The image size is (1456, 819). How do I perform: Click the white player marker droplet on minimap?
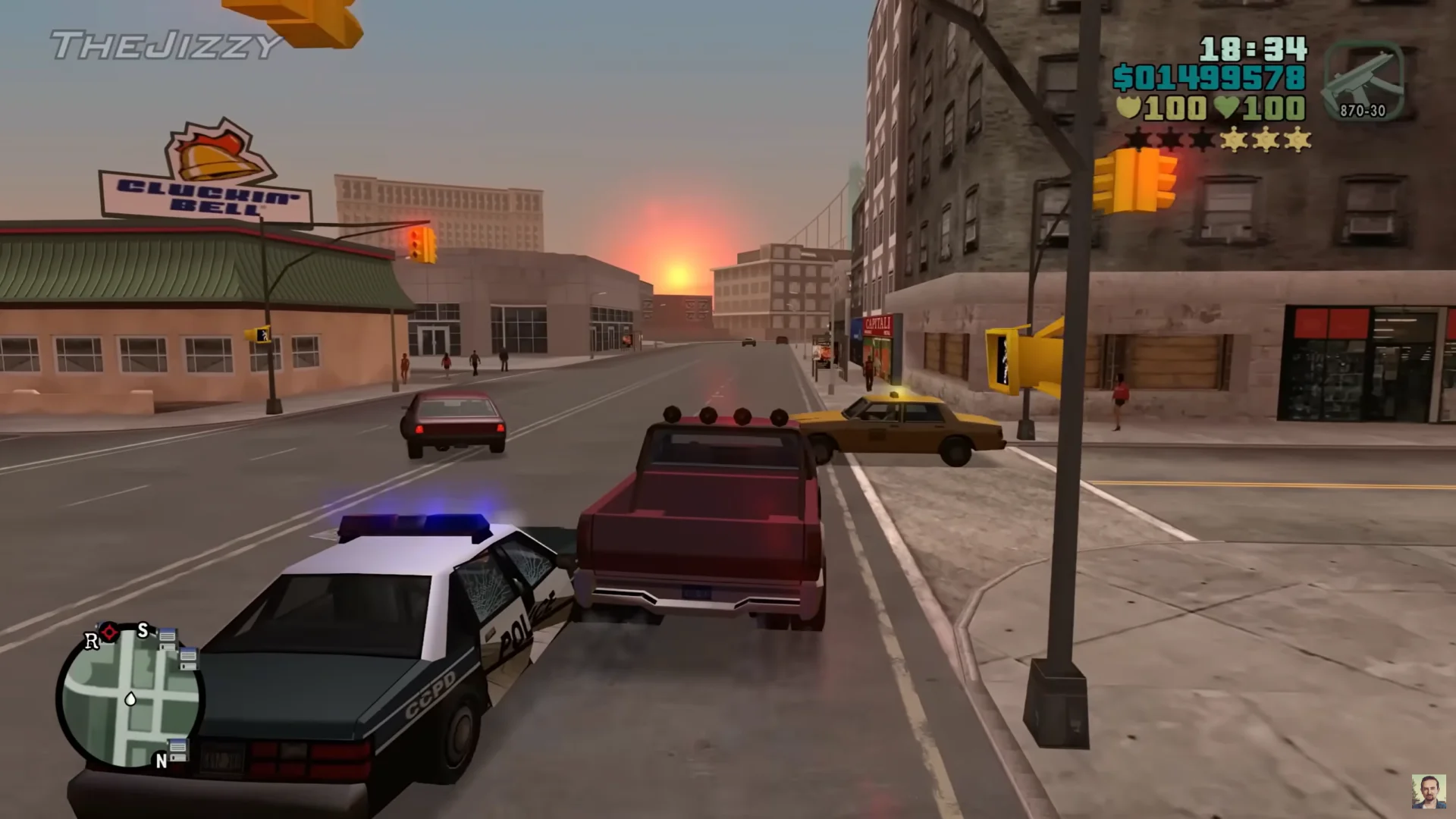click(x=130, y=698)
